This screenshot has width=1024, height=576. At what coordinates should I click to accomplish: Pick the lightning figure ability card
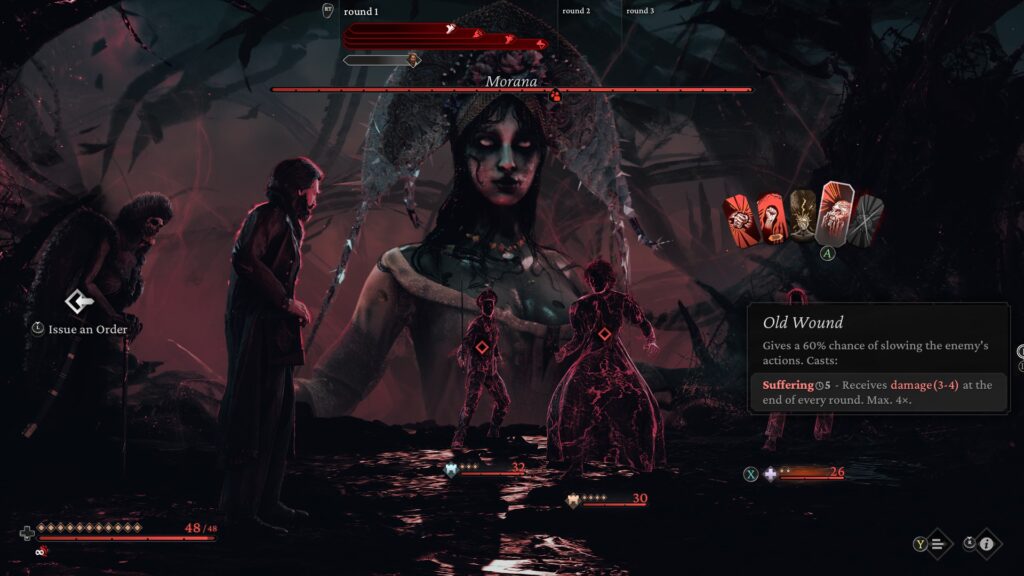pyautogui.click(x=802, y=215)
